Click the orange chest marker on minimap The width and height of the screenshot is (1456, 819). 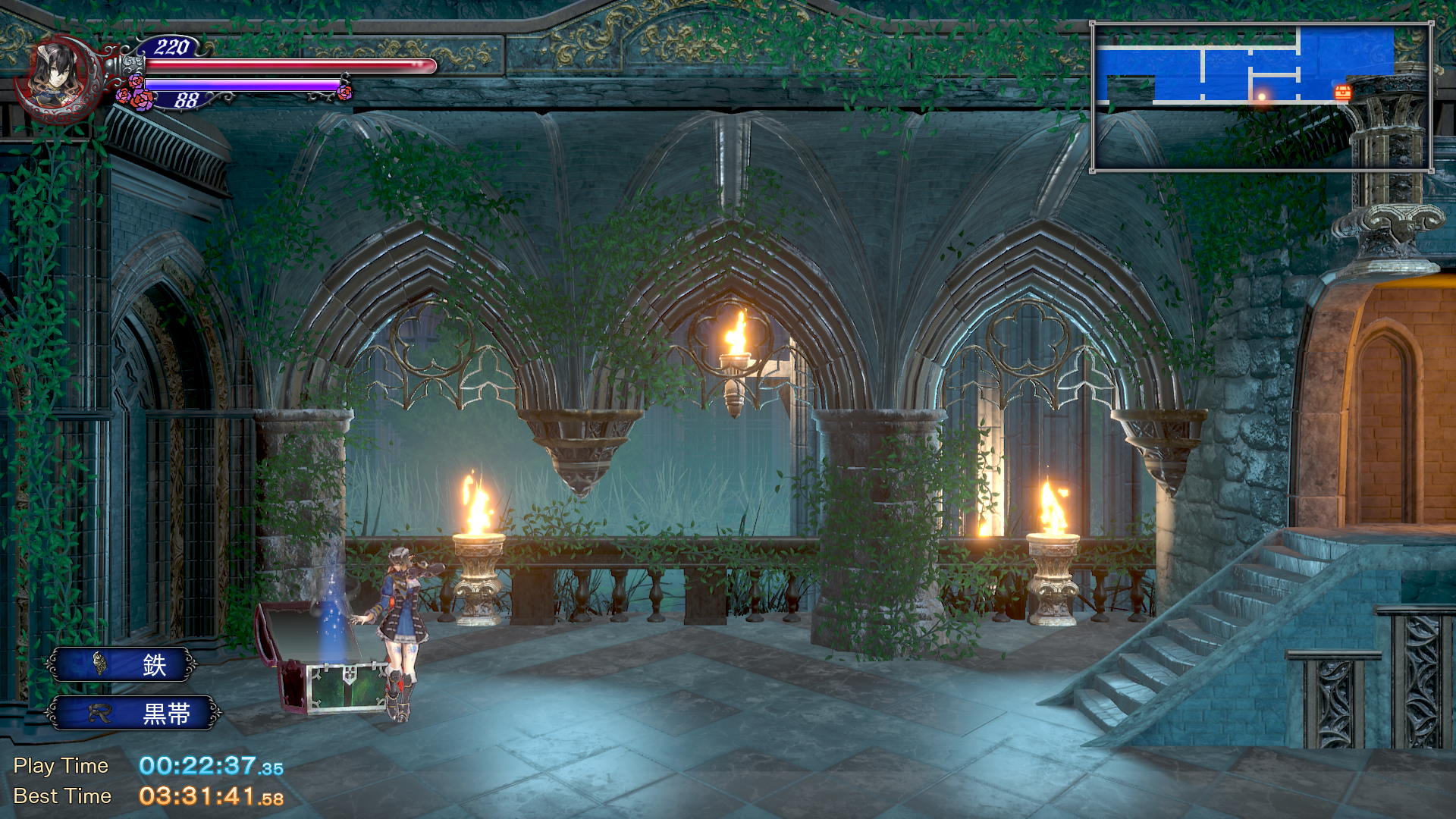tap(1343, 93)
